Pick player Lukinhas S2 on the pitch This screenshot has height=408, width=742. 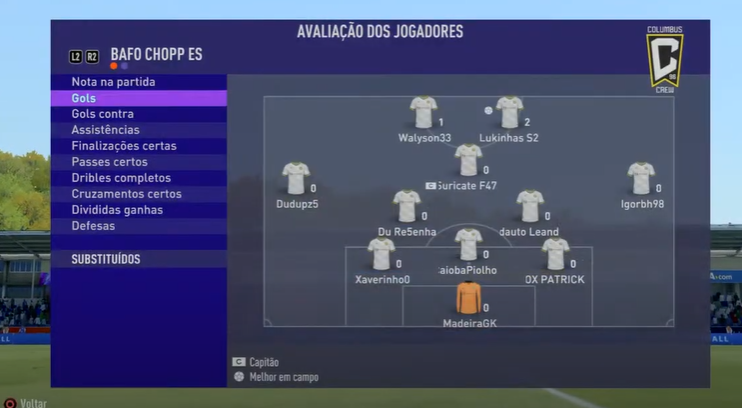pos(510,112)
